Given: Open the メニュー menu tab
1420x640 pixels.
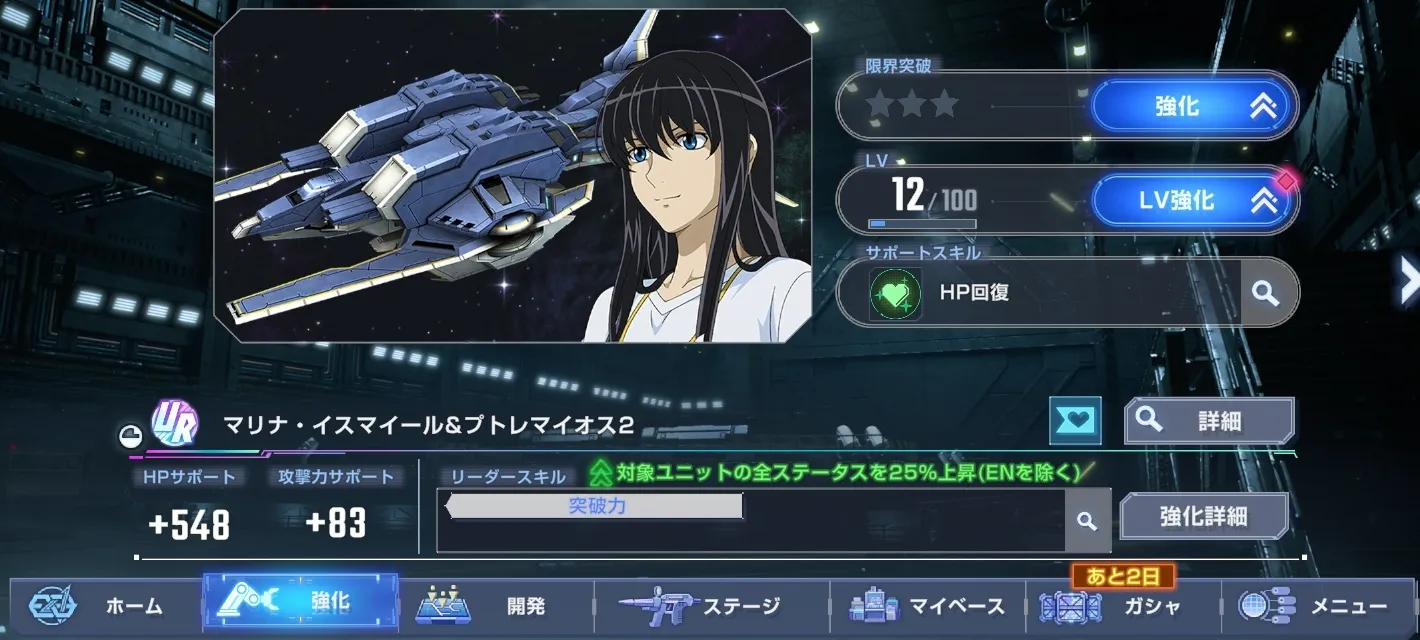Looking at the screenshot, I should click(1319, 605).
